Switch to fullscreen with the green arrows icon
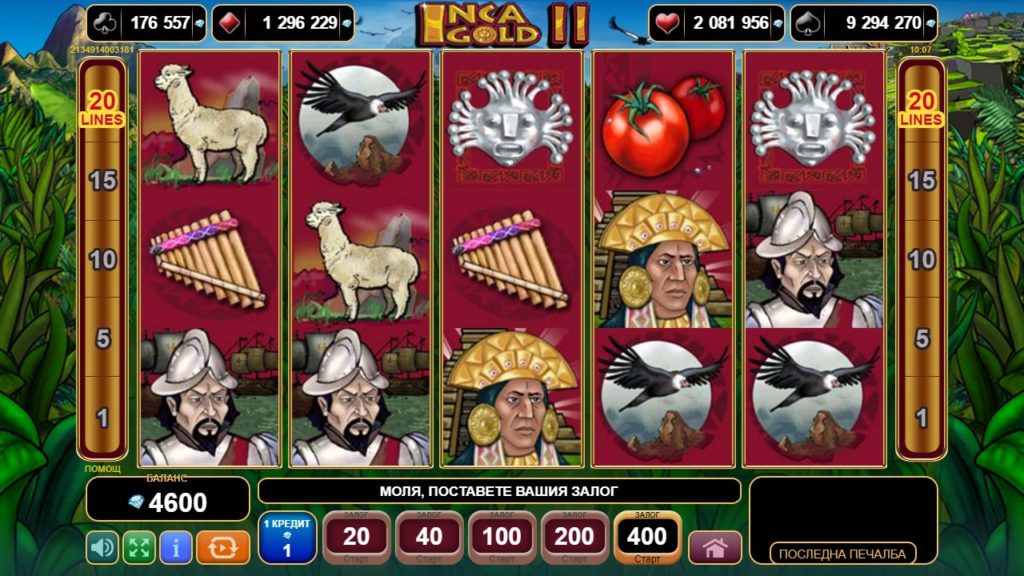Image resolution: width=1024 pixels, height=576 pixels. pyautogui.click(x=139, y=547)
